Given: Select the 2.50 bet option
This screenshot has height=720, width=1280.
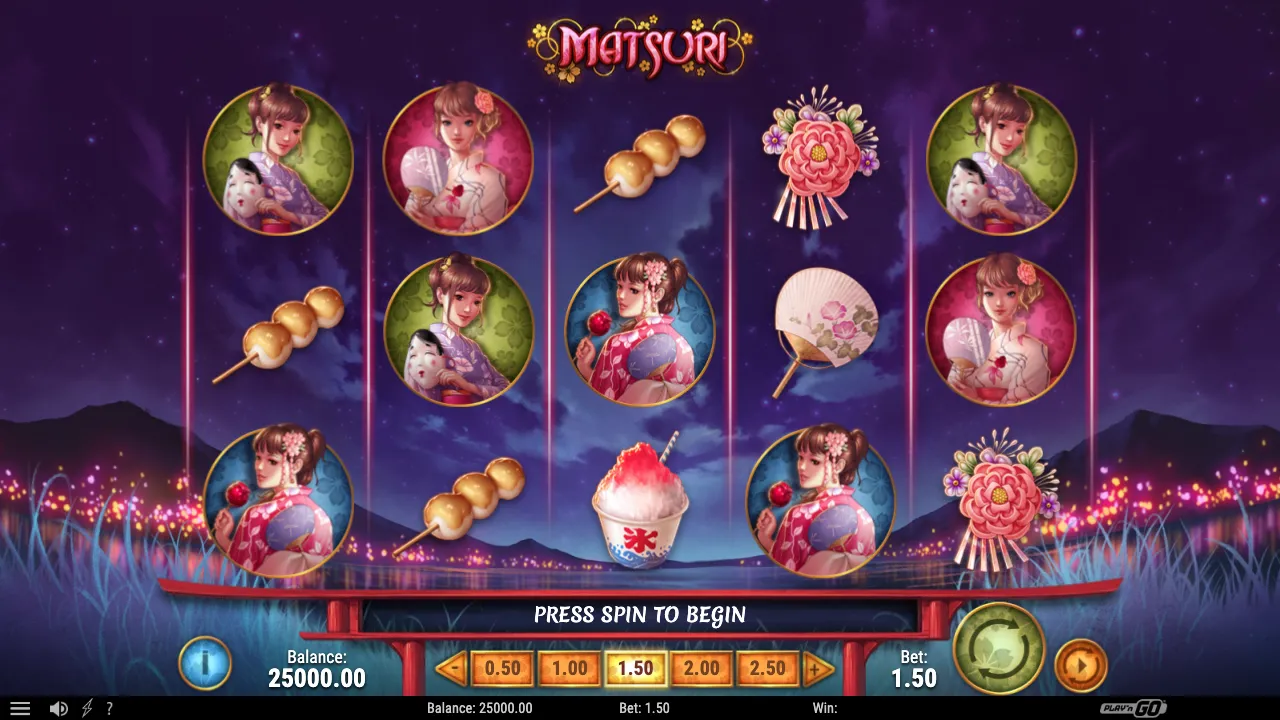Looking at the screenshot, I should click(x=767, y=668).
